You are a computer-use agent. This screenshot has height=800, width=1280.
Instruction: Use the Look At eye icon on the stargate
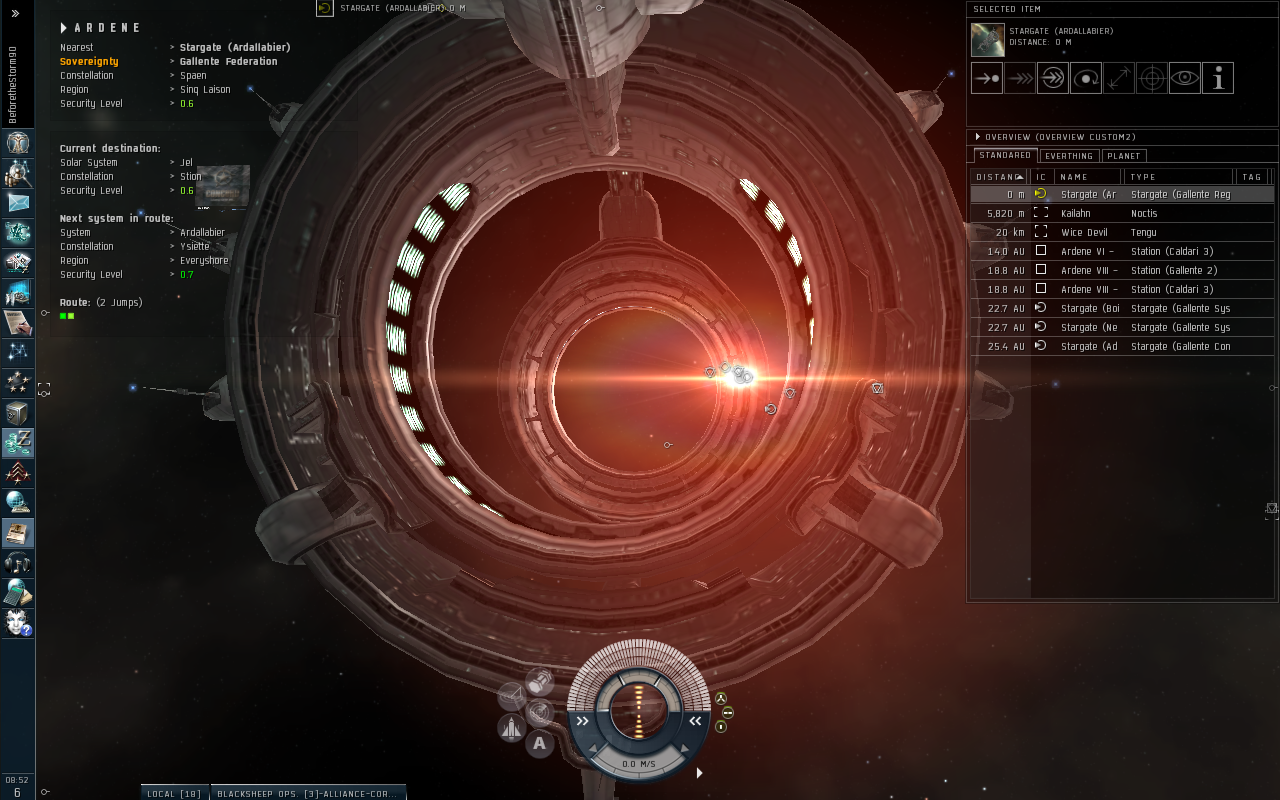(1184, 77)
